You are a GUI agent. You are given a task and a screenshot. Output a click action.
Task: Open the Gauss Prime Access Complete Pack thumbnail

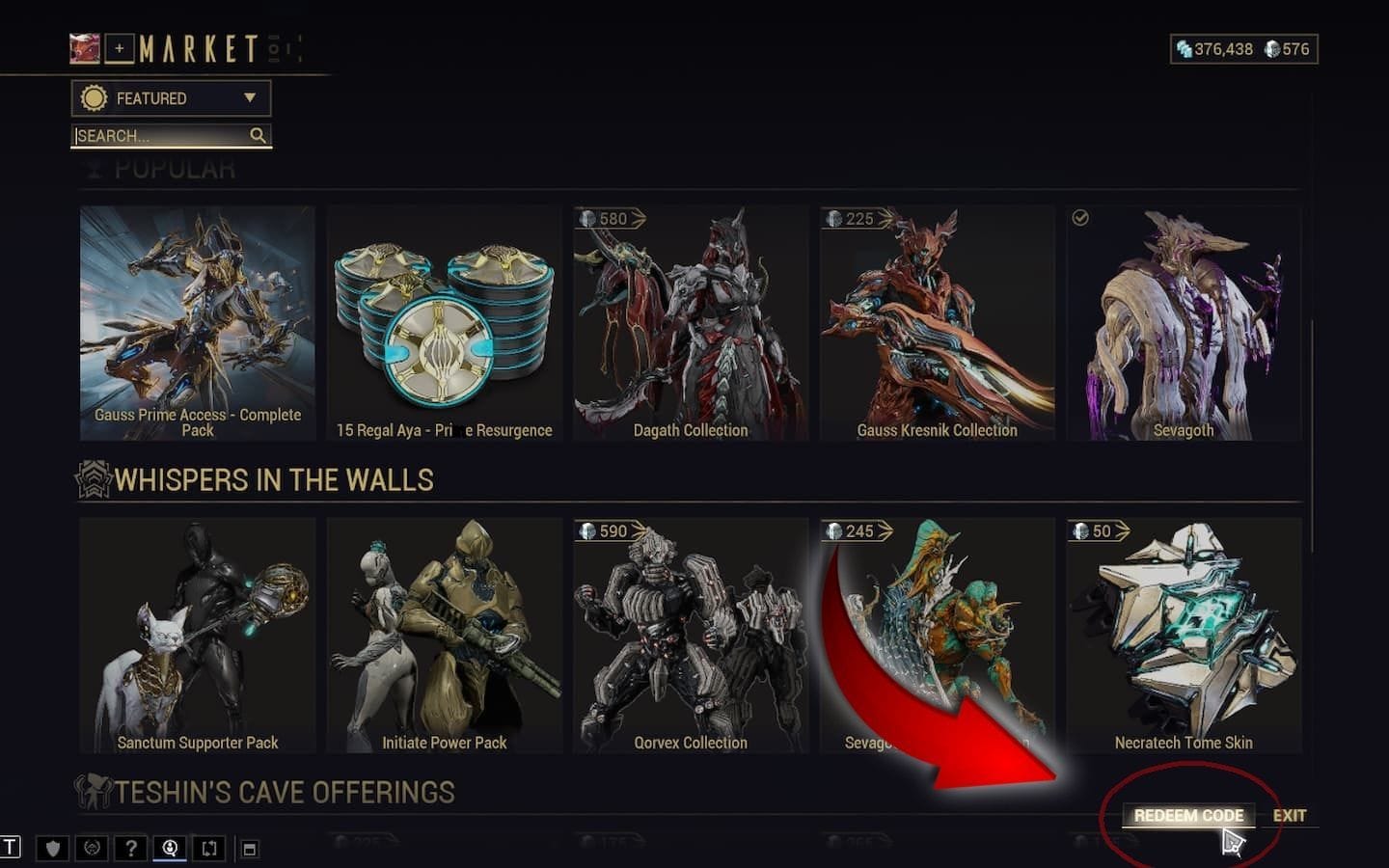pyautogui.click(x=197, y=318)
